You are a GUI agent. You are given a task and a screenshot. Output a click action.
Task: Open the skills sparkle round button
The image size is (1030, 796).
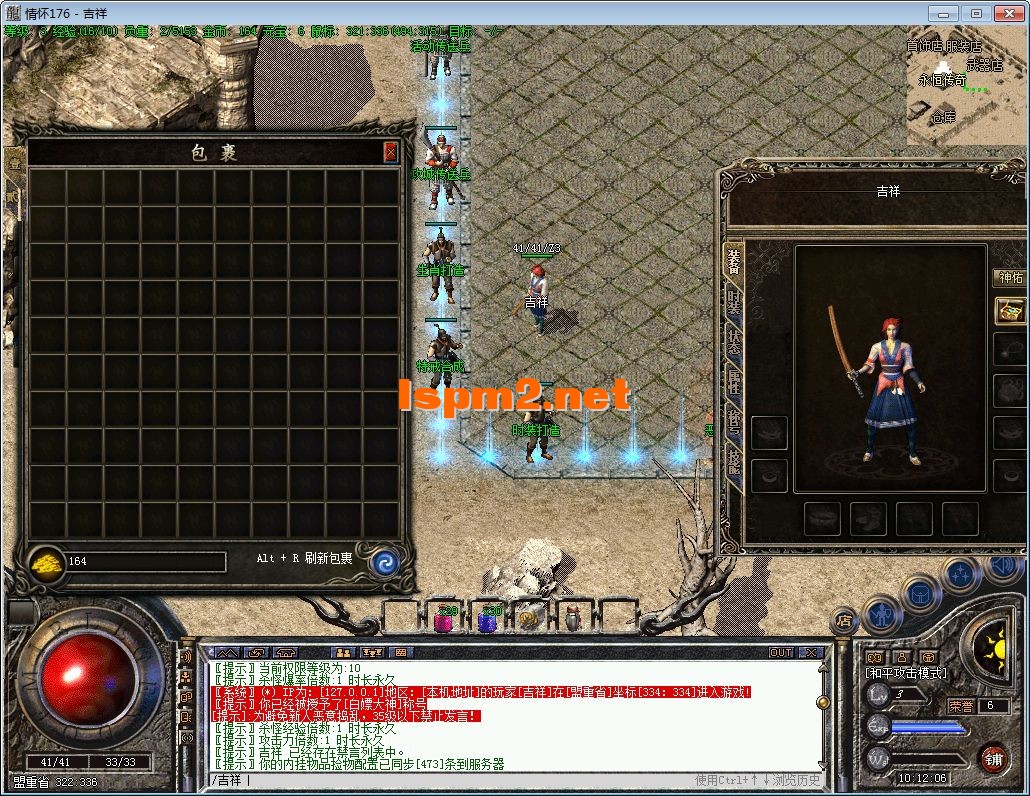961,574
